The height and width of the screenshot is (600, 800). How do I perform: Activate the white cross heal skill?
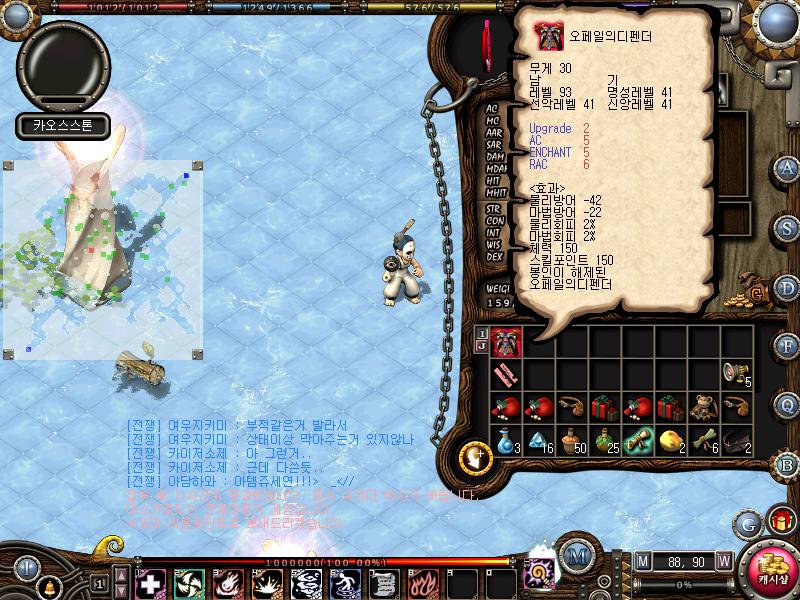[x=150, y=583]
